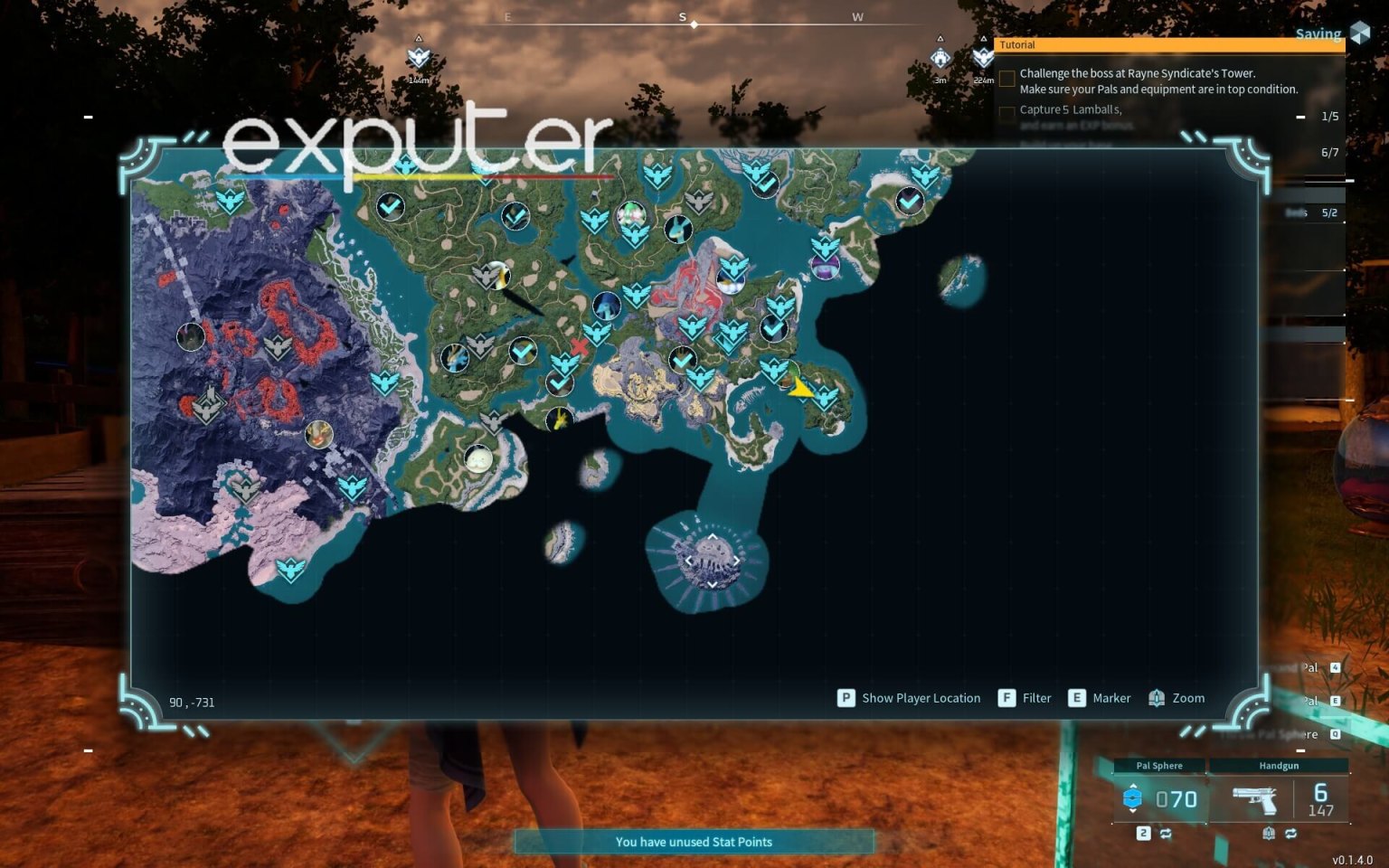Viewport: 1389px width, 868px height.
Task: Open the Zoom icon on the map toolbar
Action: (1156, 698)
